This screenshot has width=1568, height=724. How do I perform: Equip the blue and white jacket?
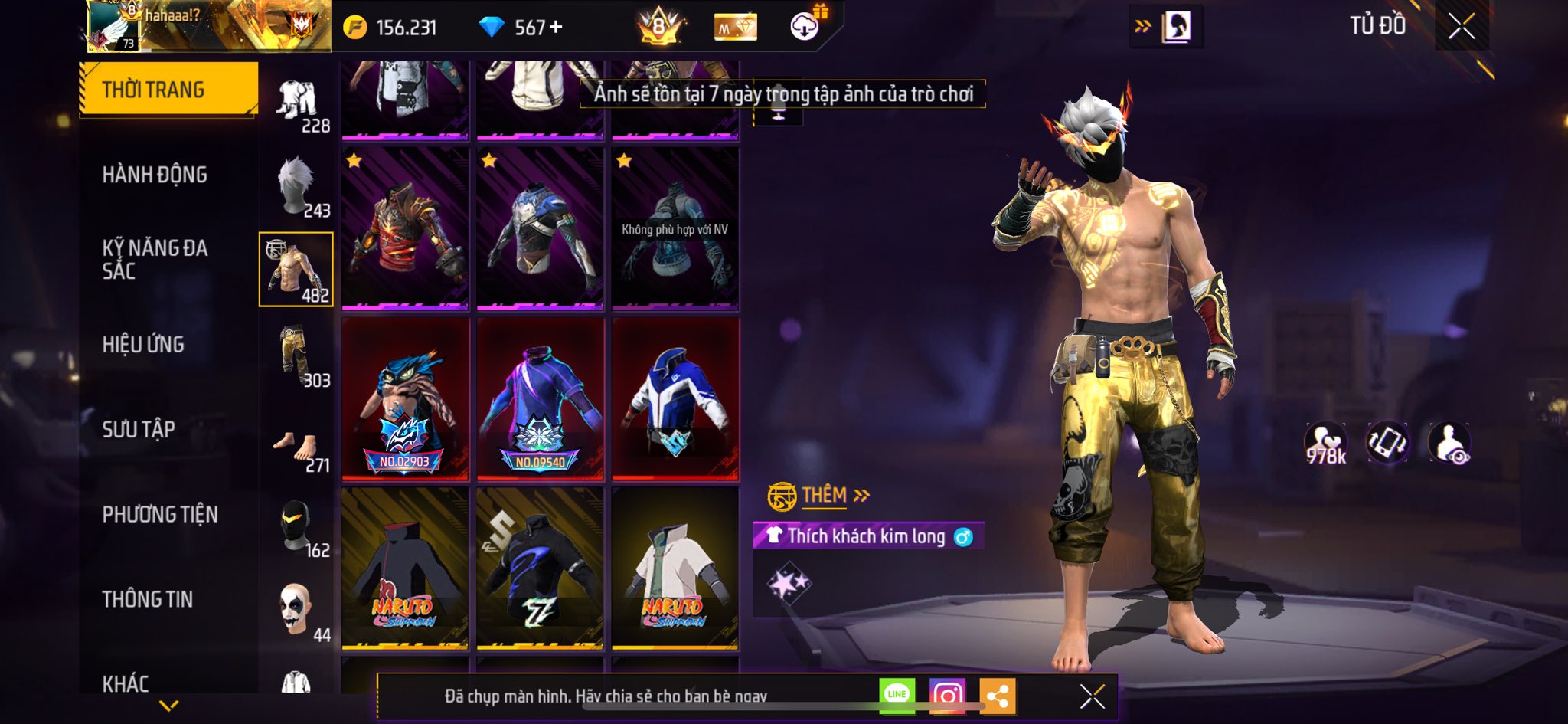click(x=675, y=399)
